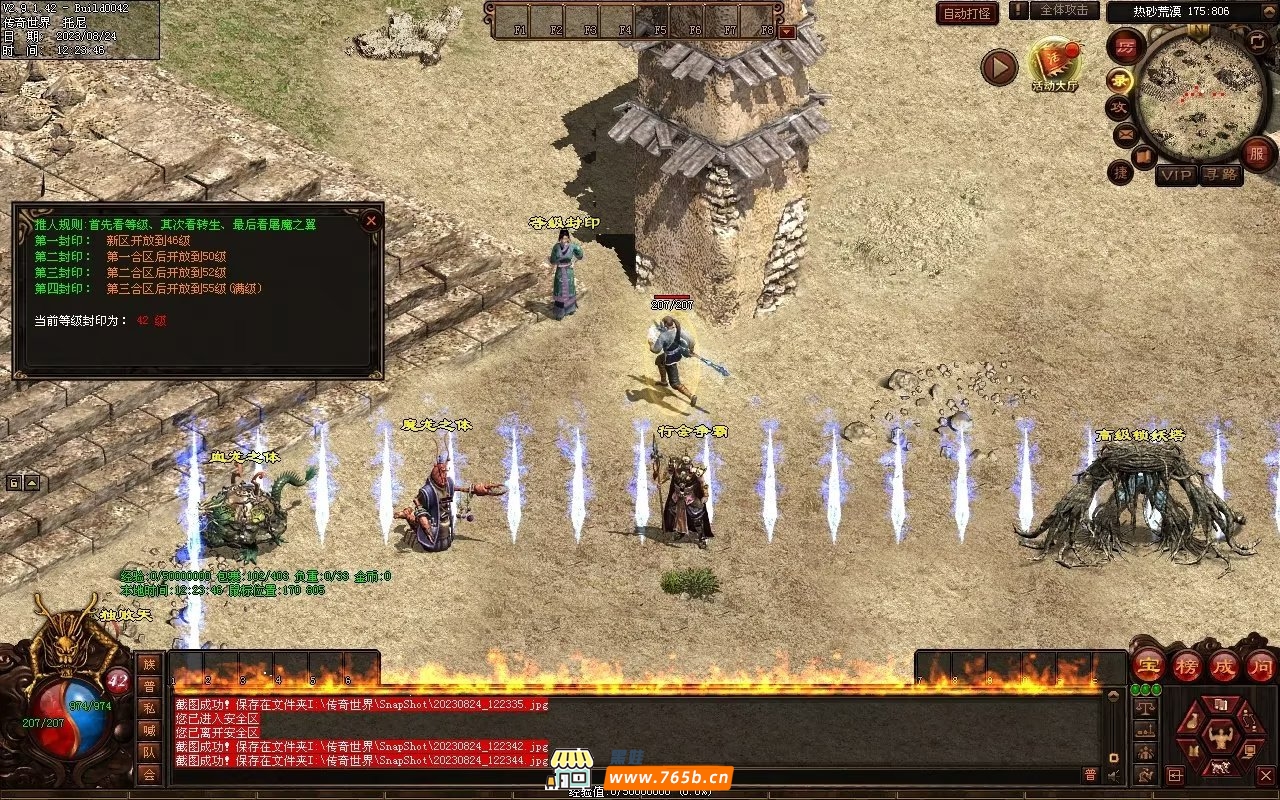
Task: Open the 历 calendar button
Action: click(1126, 46)
